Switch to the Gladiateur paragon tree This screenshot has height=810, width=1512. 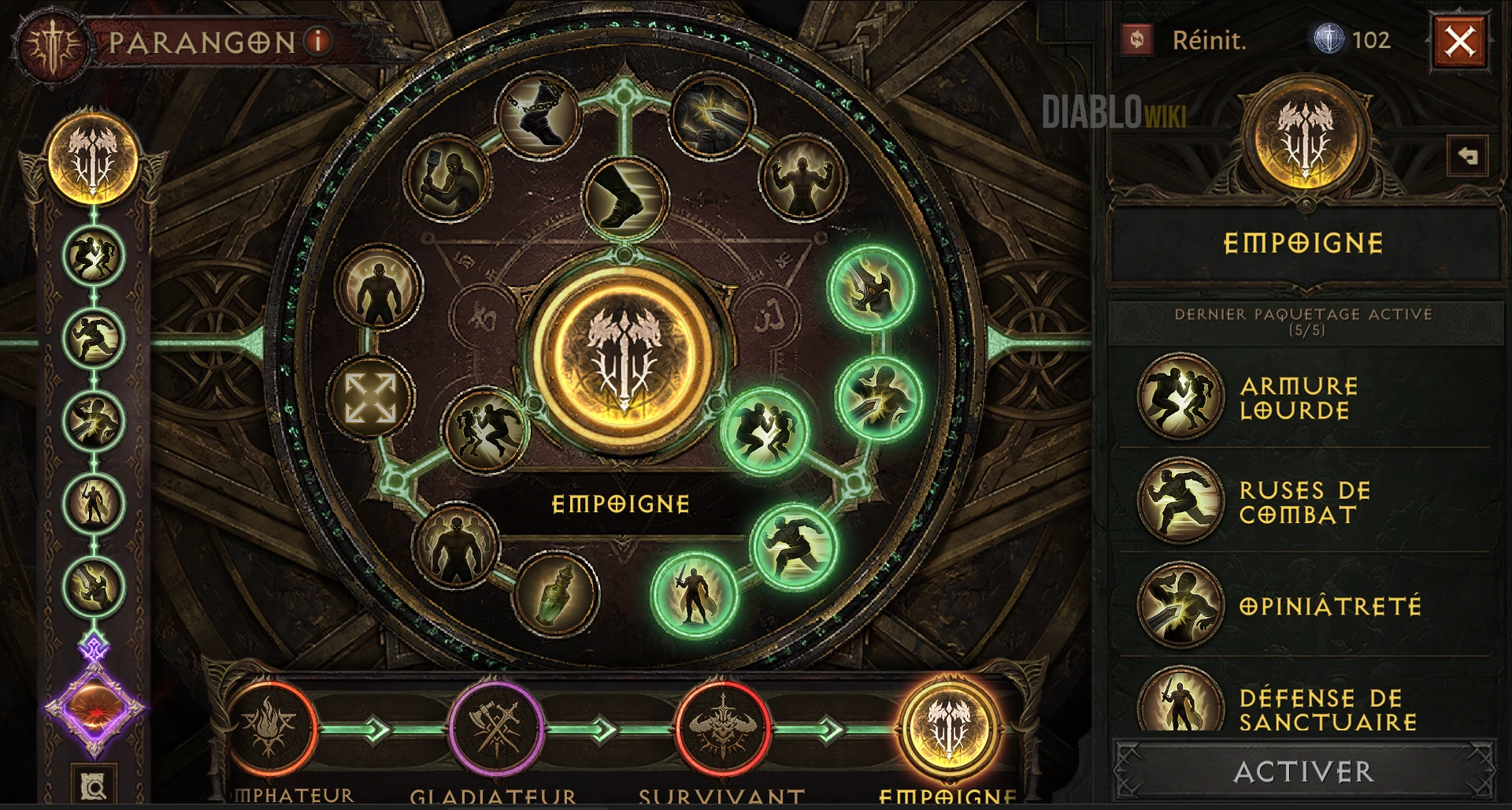pyautogui.click(x=495, y=730)
